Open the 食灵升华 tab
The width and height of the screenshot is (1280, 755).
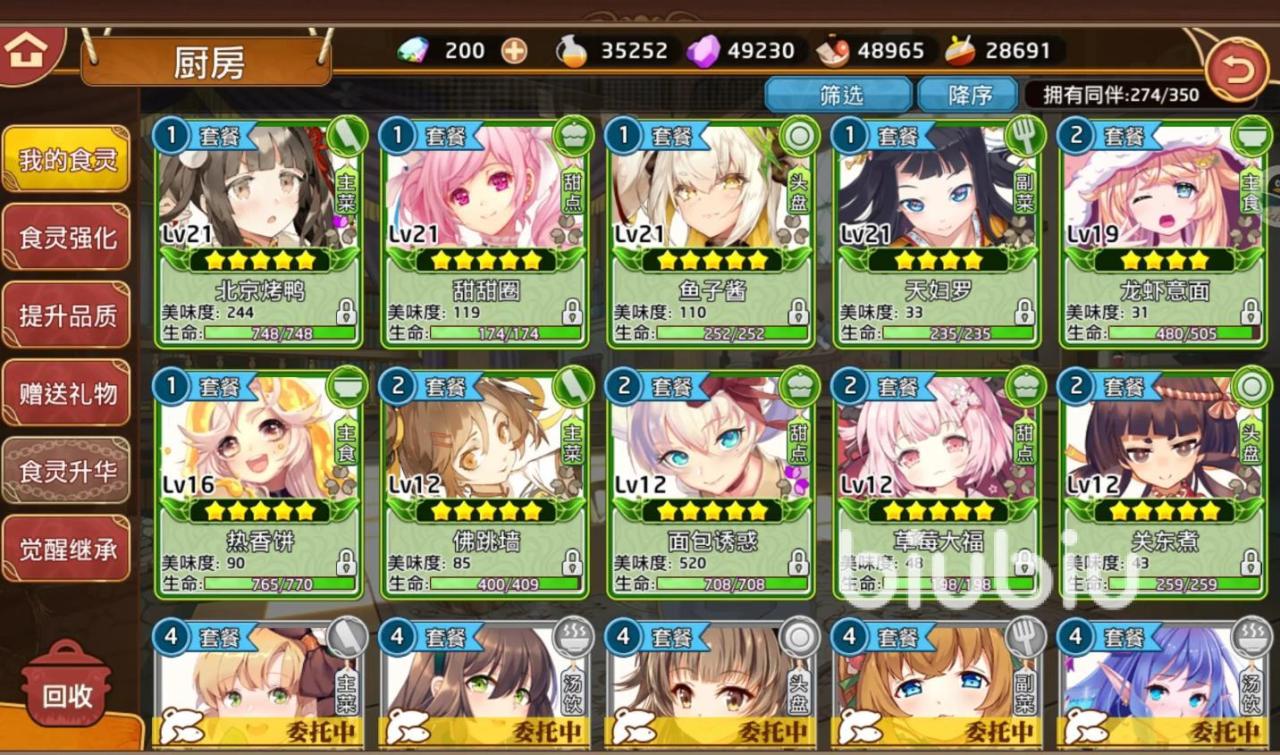(x=67, y=471)
